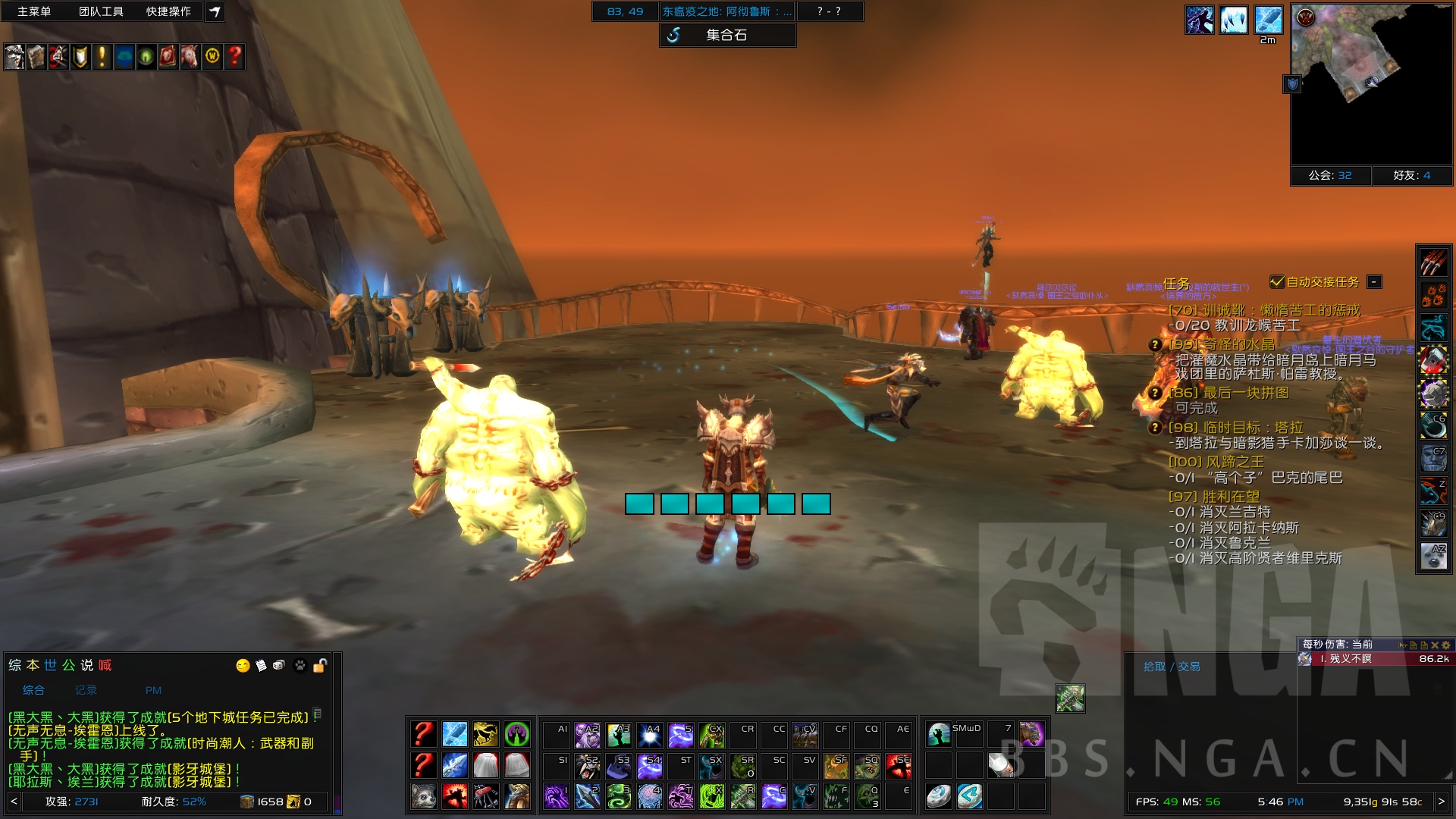Collapse the quest tracker with minus button
This screenshot has width=1456, height=819.
[1373, 282]
